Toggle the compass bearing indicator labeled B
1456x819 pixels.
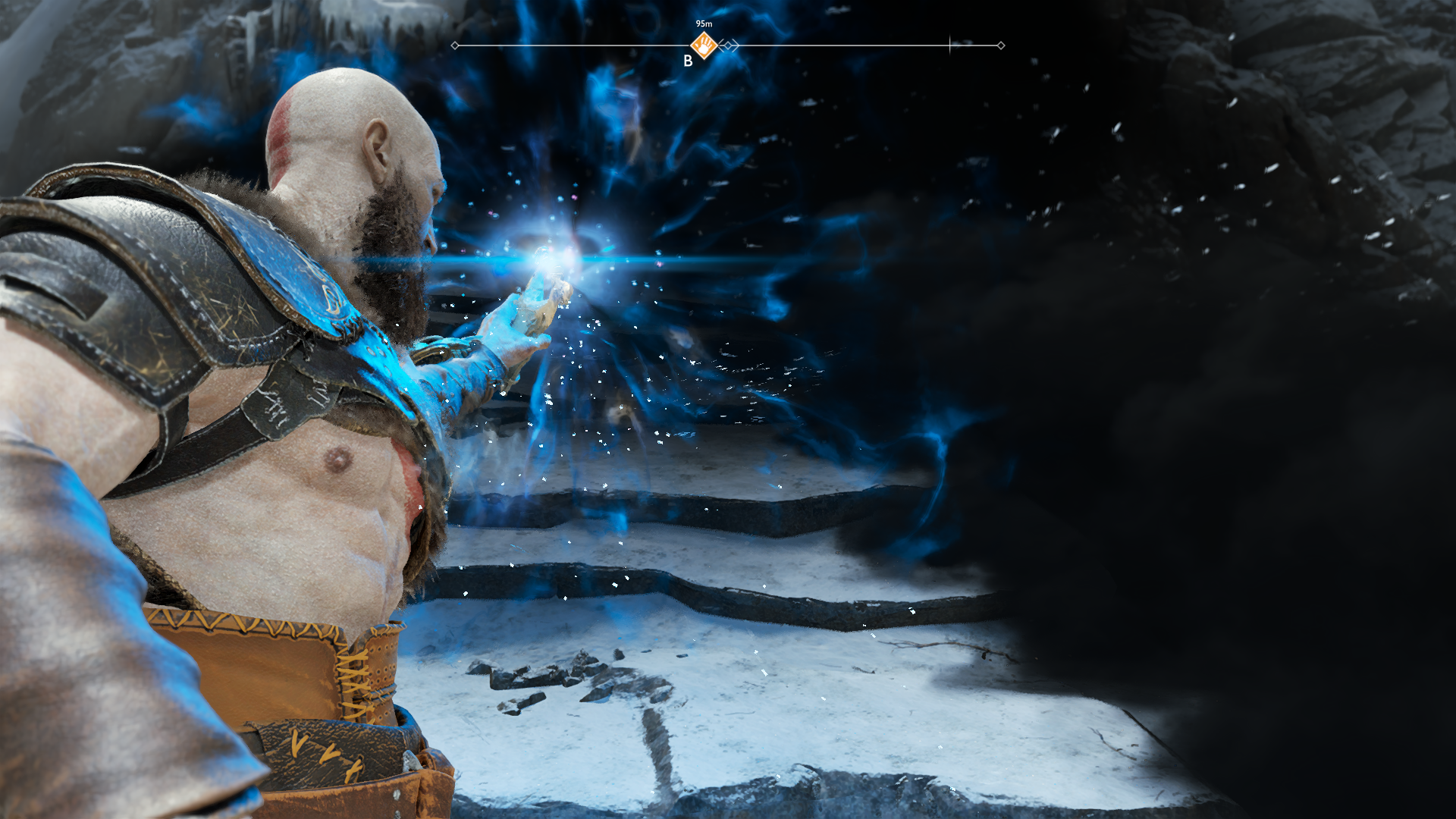[690, 61]
